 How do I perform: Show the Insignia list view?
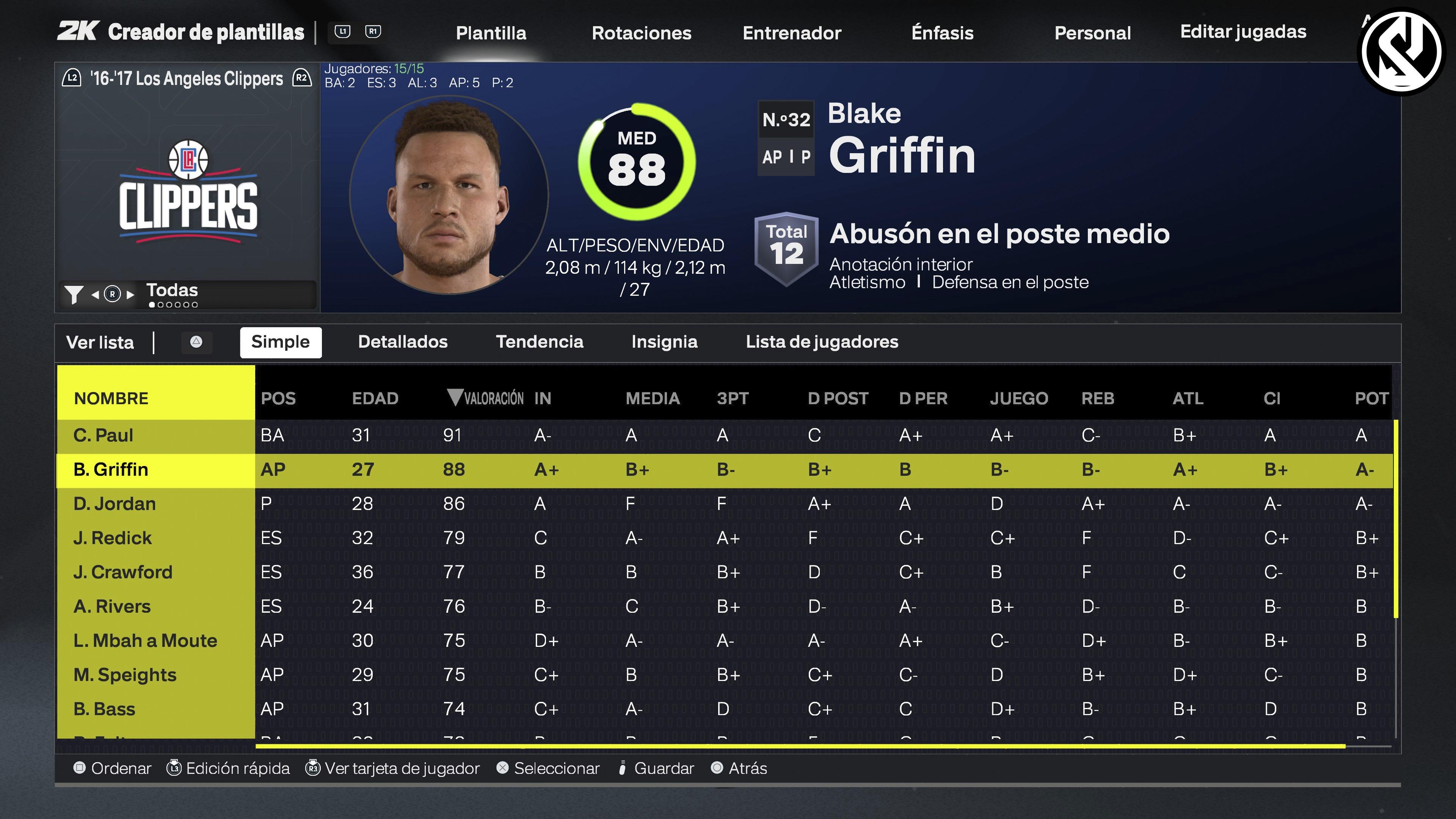664,342
